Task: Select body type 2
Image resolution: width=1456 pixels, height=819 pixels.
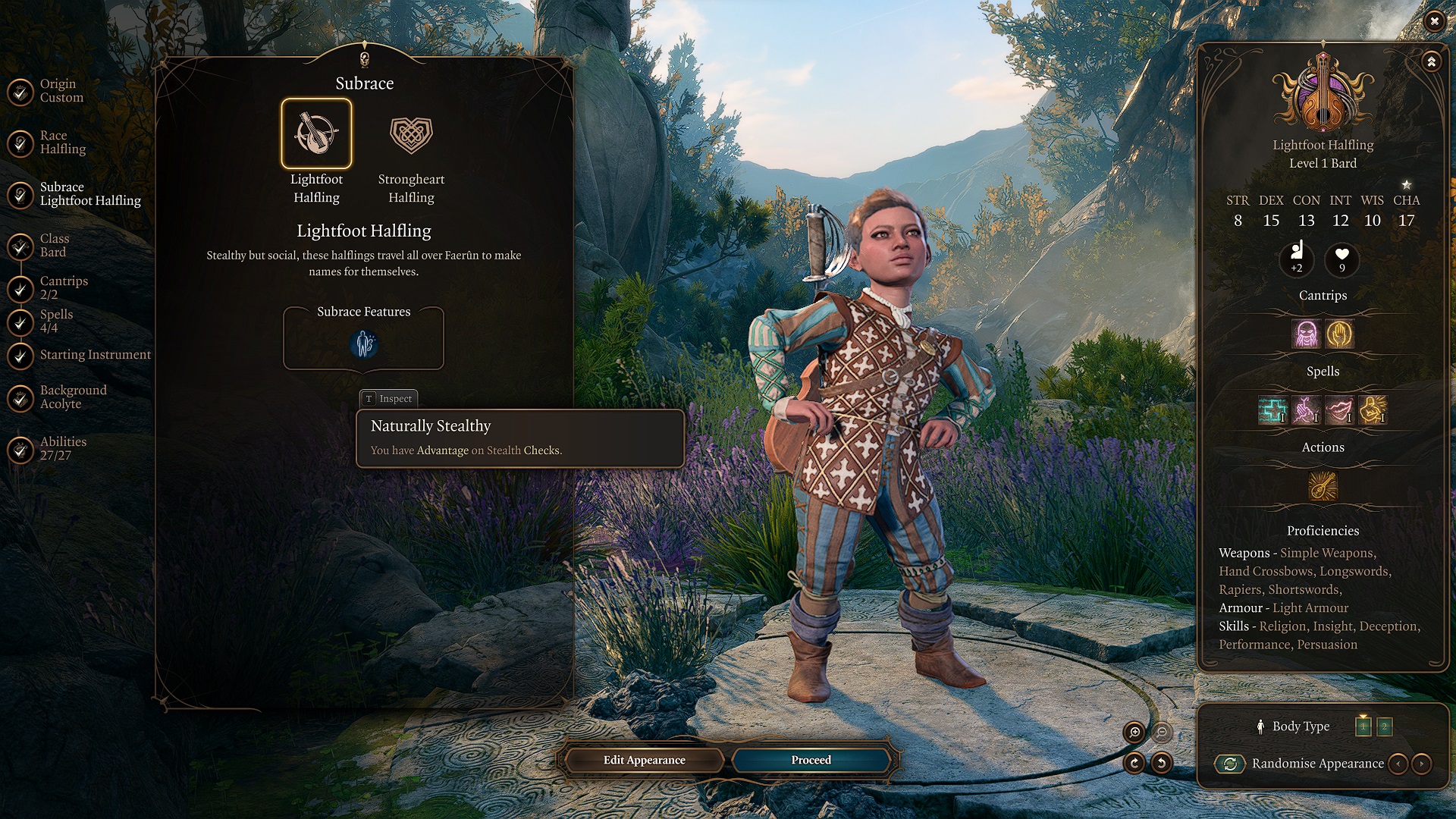Action: click(1384, 726)
